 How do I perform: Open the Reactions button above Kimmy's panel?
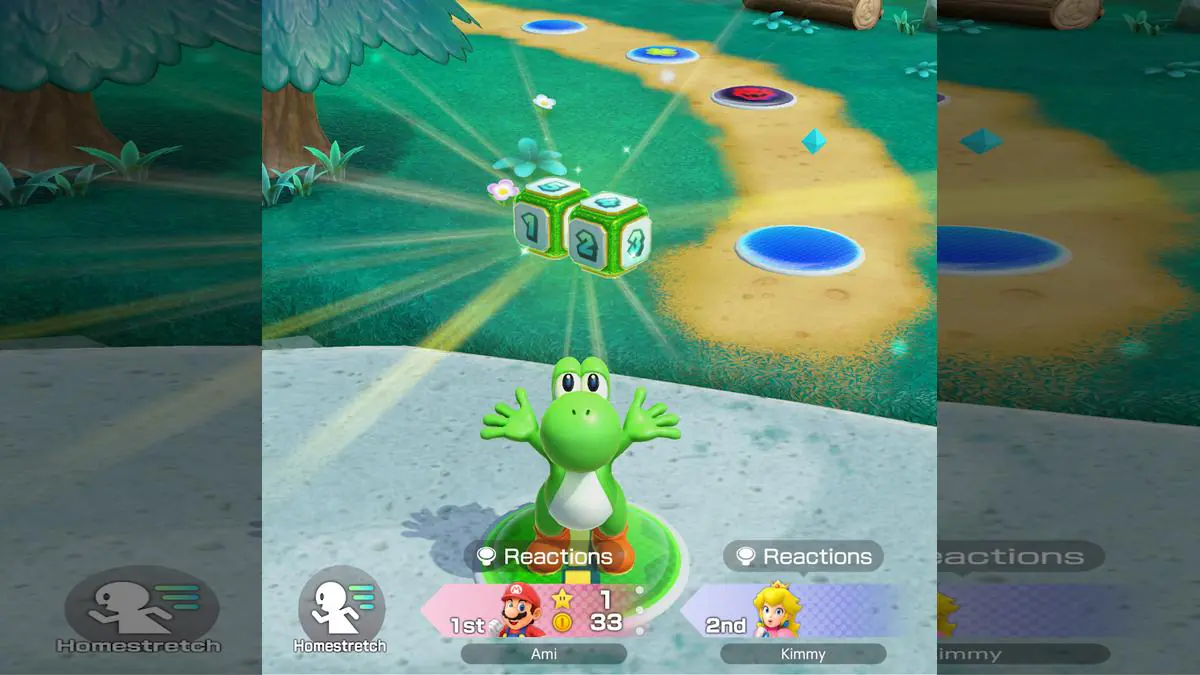(x=804, y=557)
